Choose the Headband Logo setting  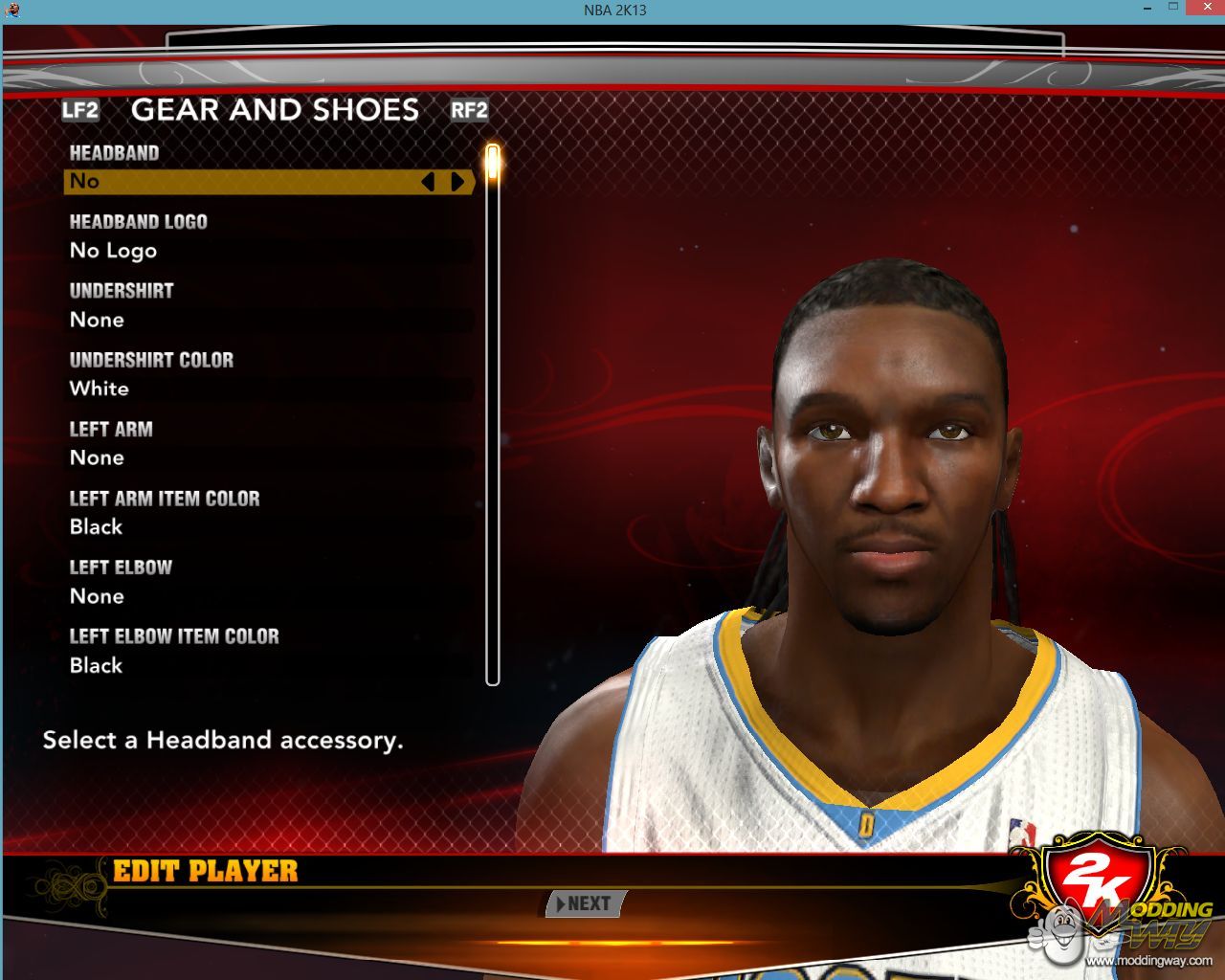[x=268, y=251]
